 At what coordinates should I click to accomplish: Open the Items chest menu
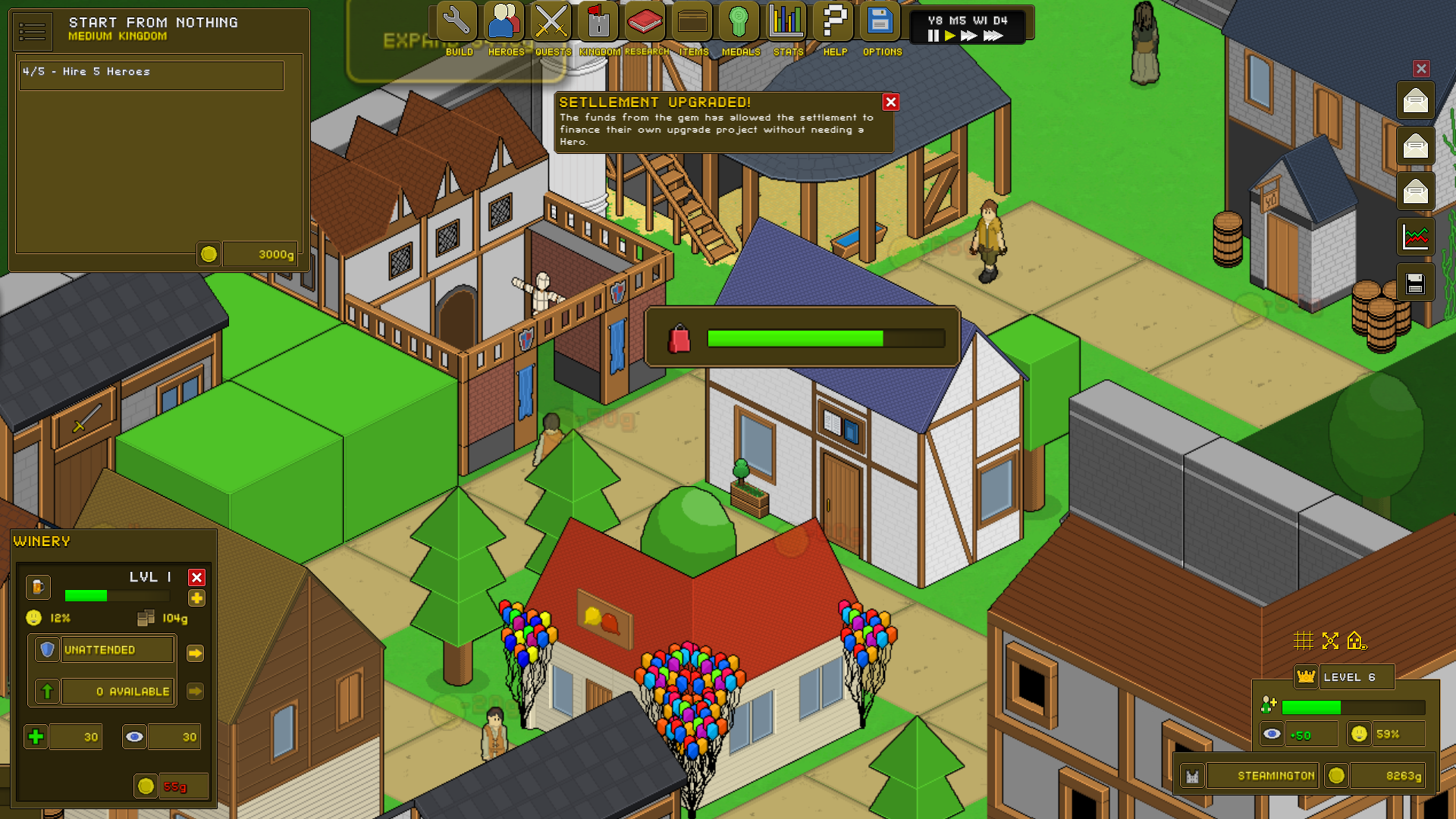[x=692, y=23]
